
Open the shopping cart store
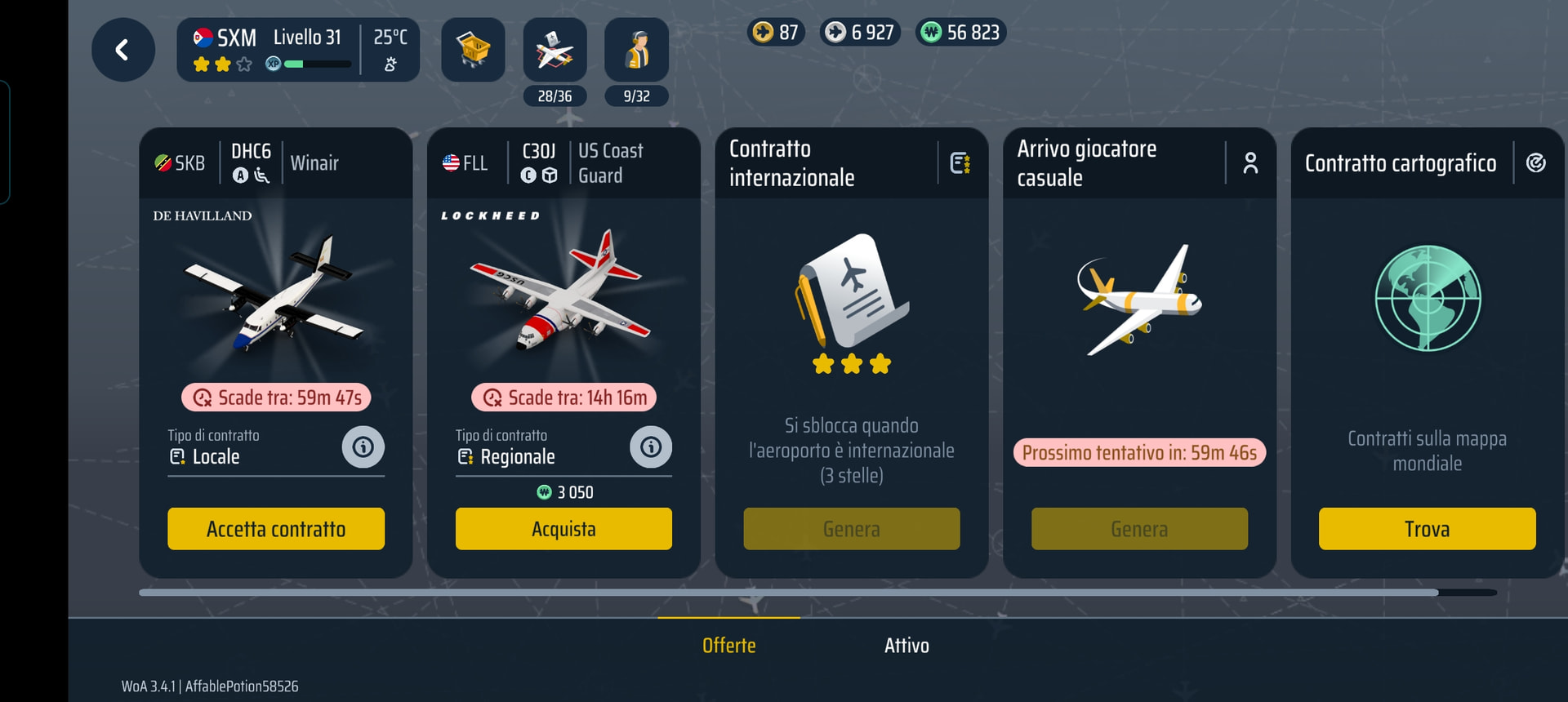473,50
